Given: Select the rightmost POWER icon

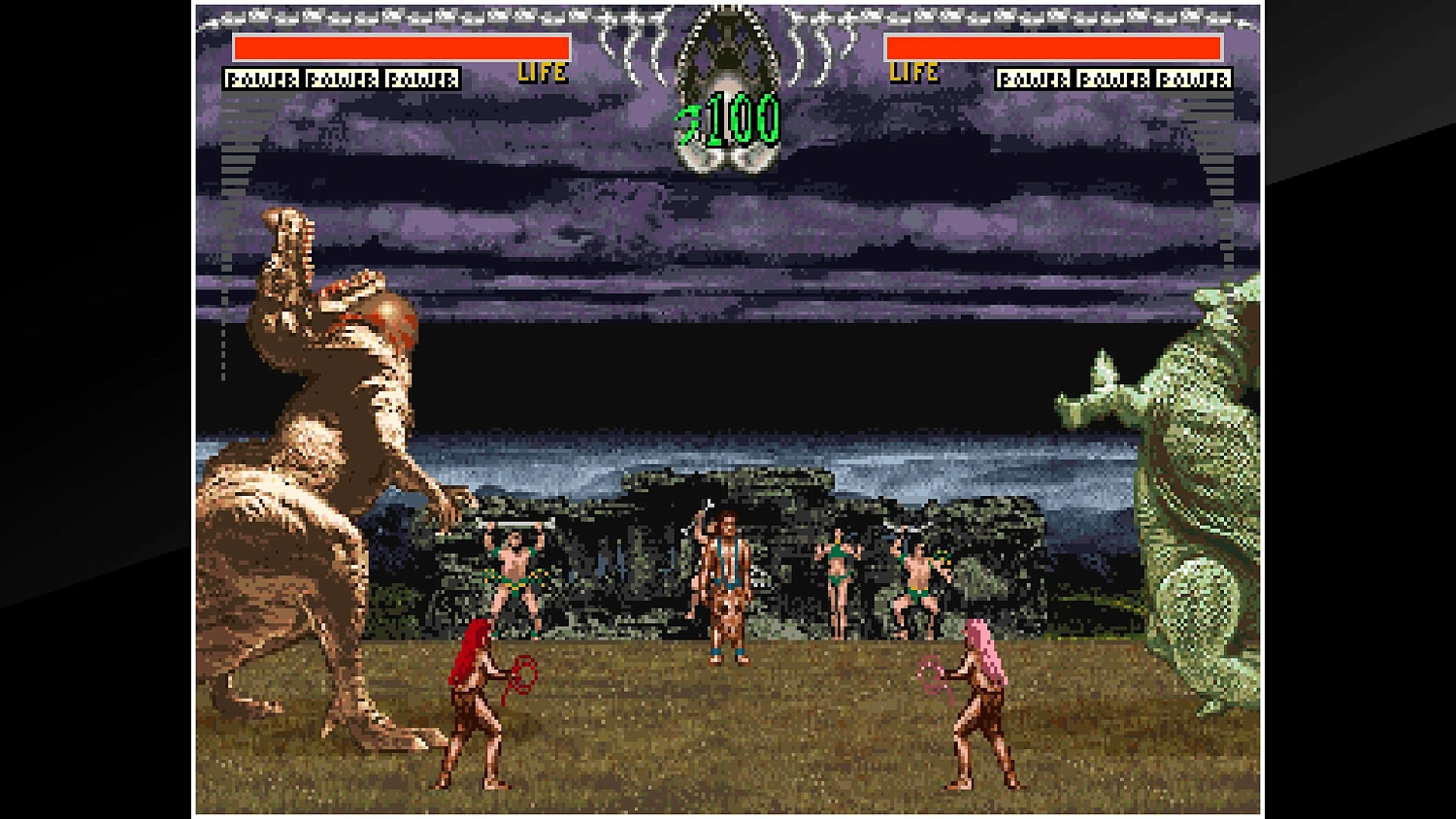Looking at the screenshot, I should (1196, 79).
